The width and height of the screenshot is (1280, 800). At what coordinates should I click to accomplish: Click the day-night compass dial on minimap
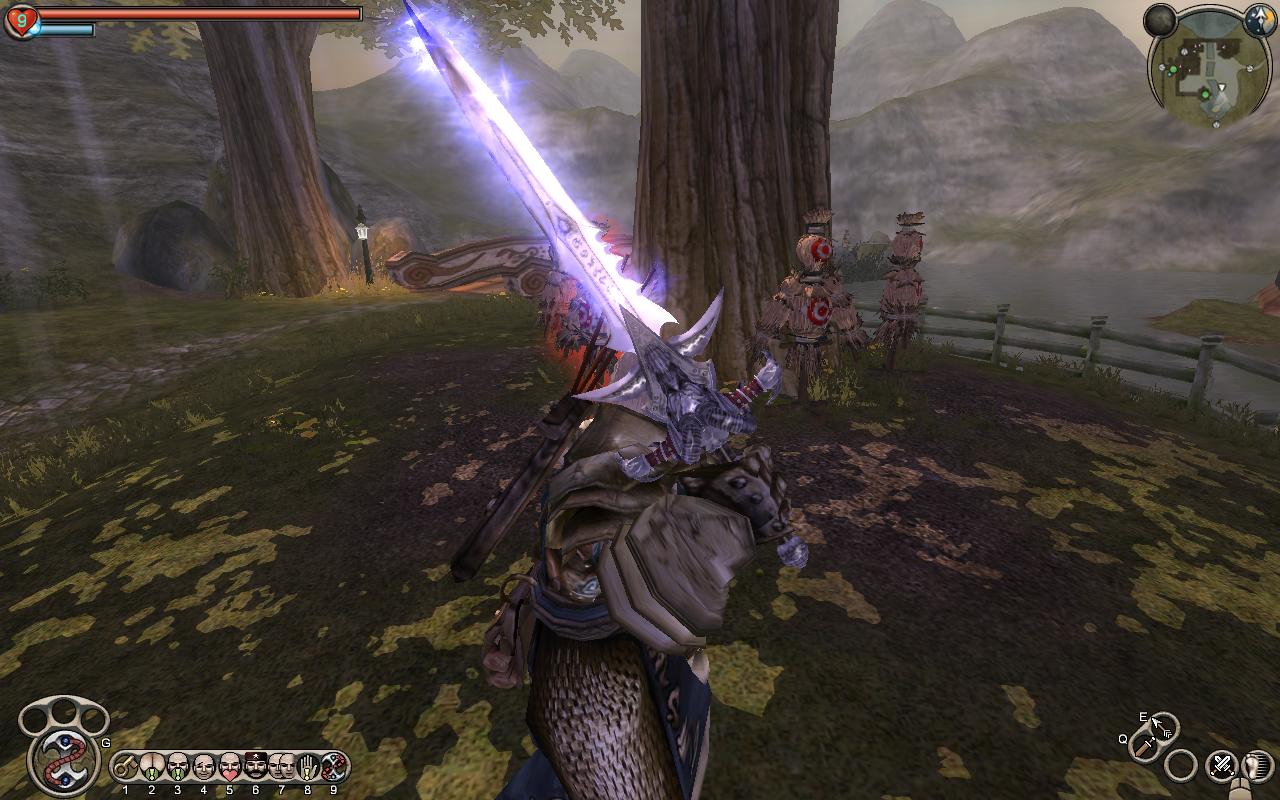click(1259, 18)
